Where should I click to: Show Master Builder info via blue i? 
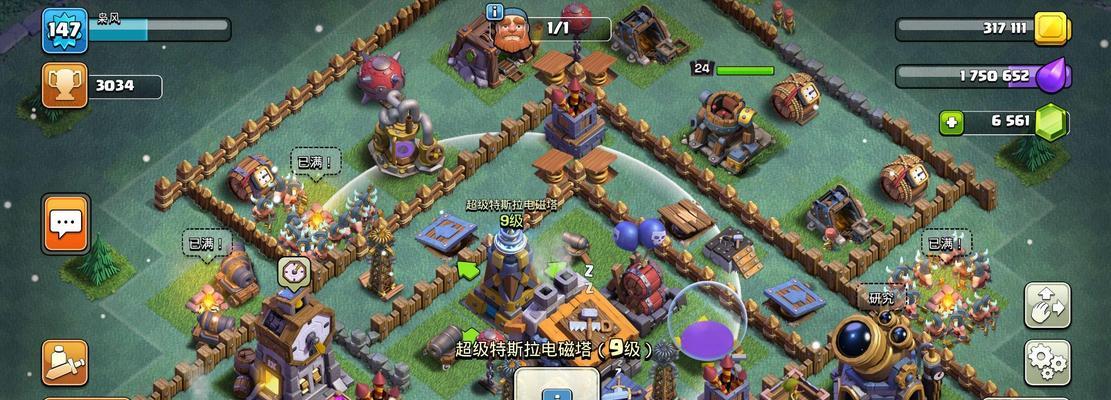tap(494, 11)
